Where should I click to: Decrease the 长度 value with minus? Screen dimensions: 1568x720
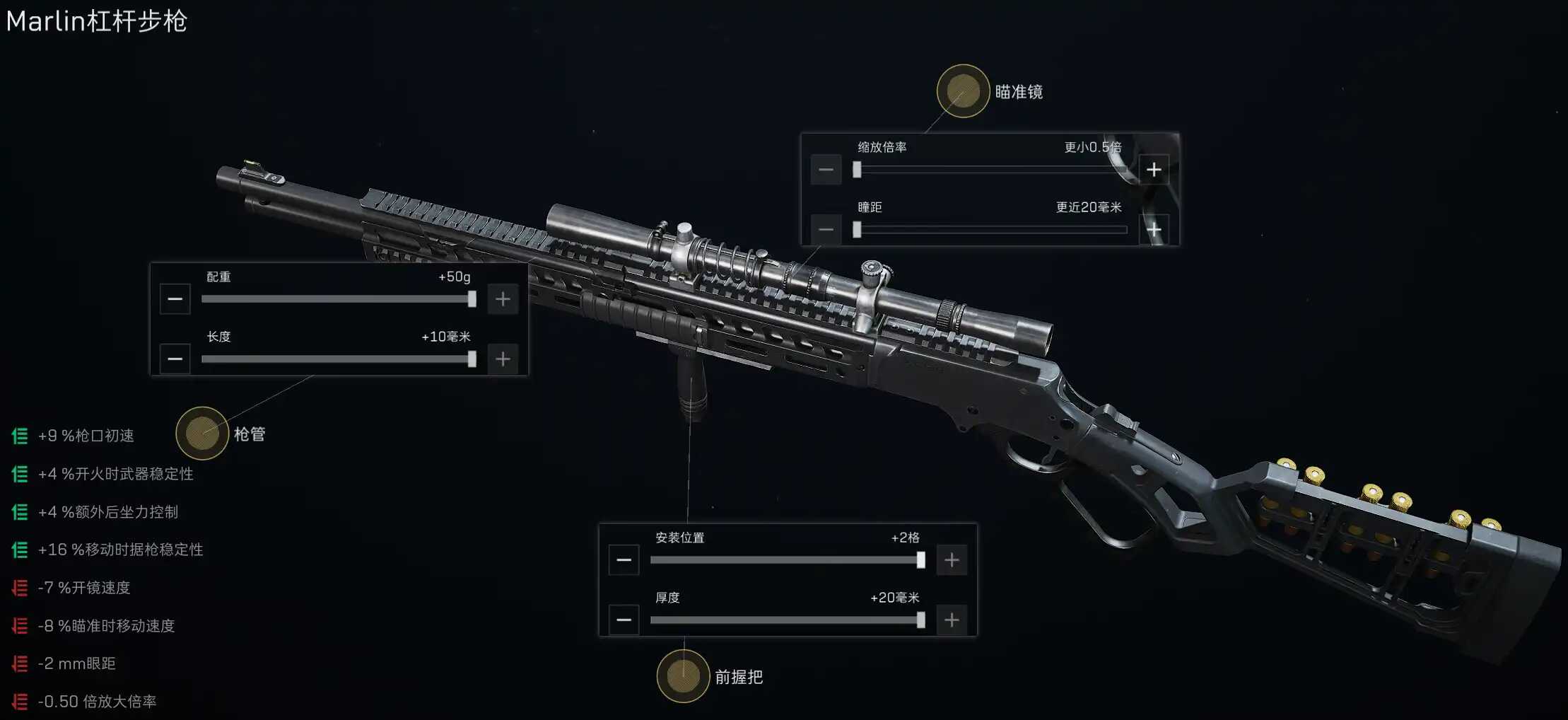[175, 359]
